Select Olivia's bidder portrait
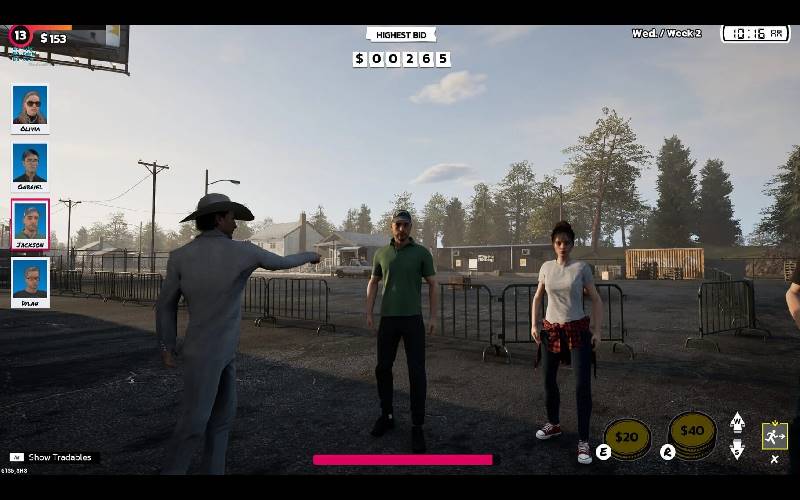 coord(30,108)
